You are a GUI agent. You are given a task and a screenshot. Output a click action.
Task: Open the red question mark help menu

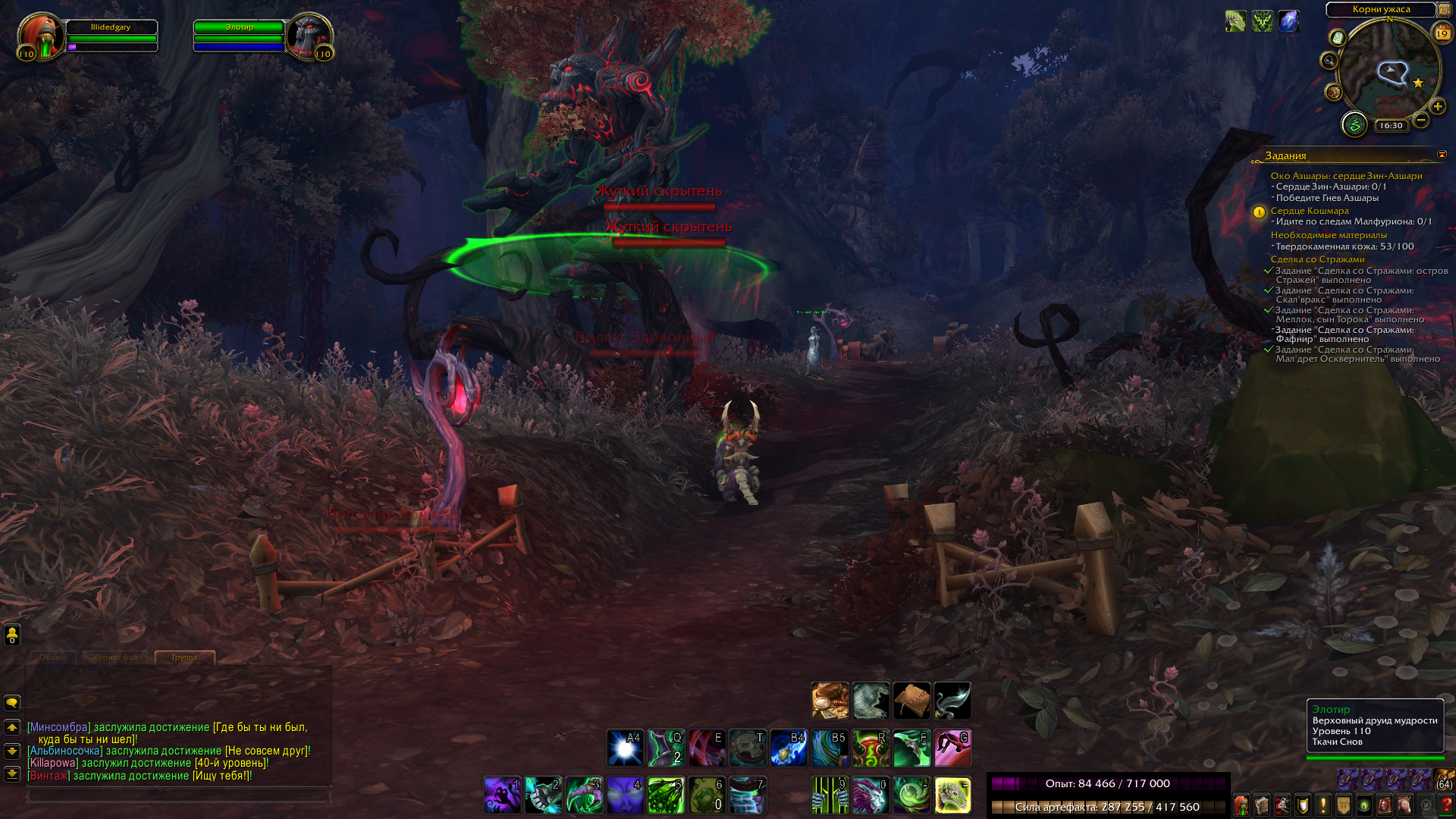pos(1445,805)
